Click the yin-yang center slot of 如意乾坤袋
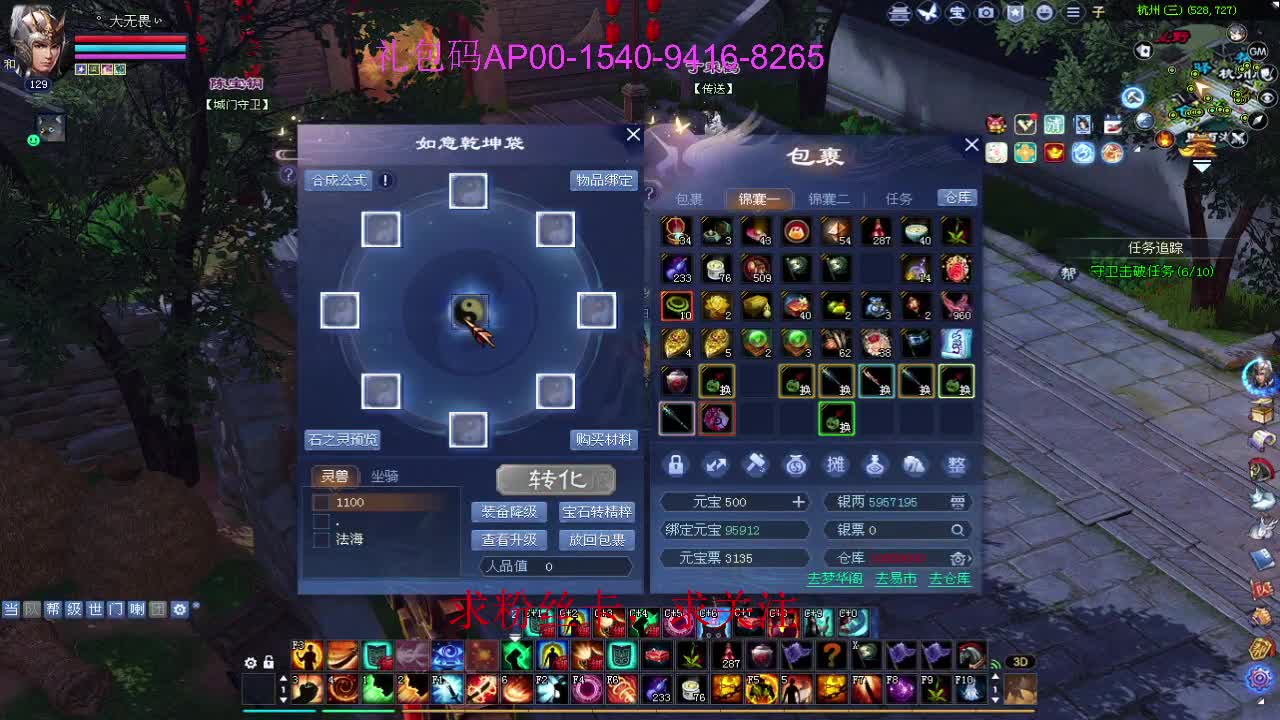Image resolution: width=1280 pixels, height=720 pixels. click(x=469, y=310)
